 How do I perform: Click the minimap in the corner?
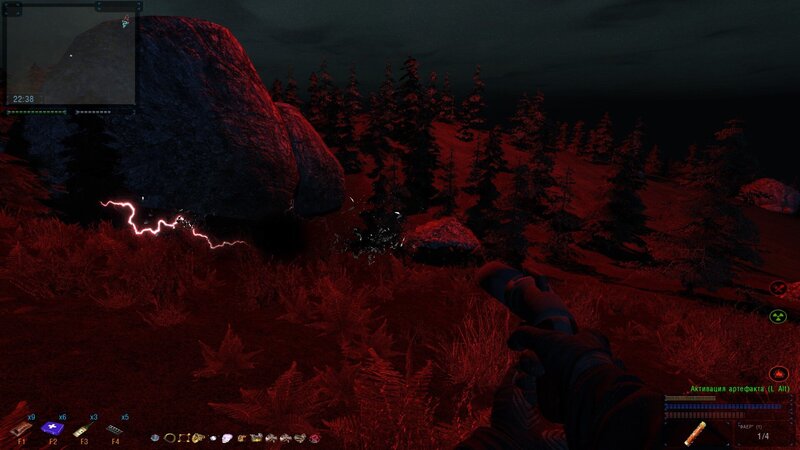point(70,55)
